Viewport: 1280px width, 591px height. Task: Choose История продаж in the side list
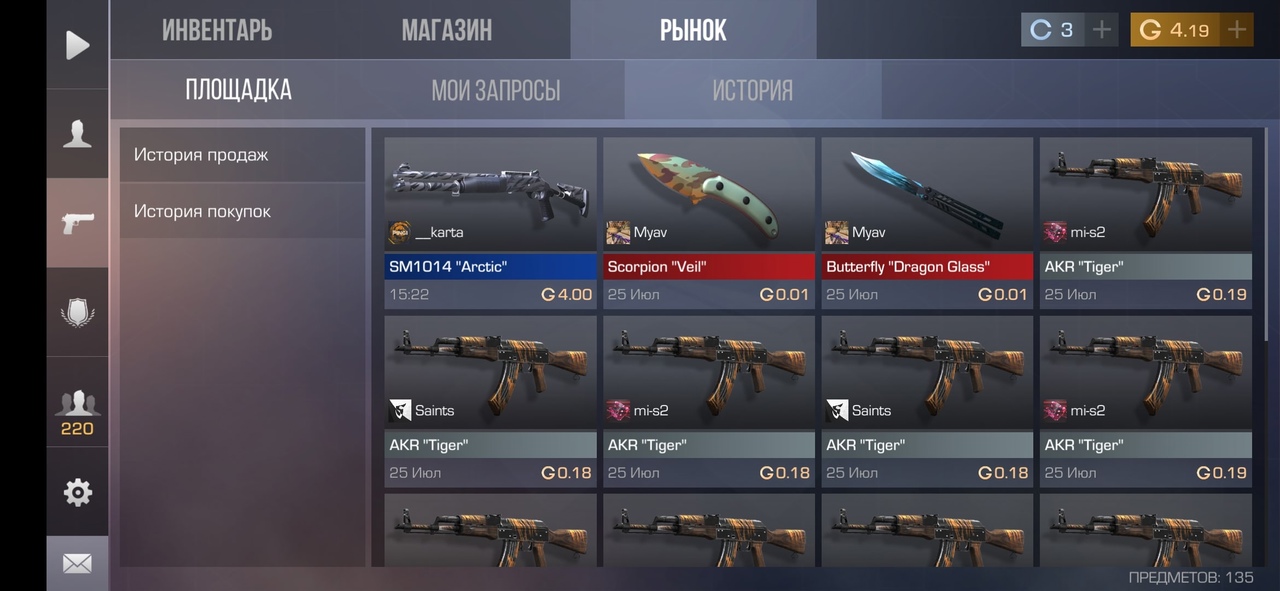tap(242, 155)
